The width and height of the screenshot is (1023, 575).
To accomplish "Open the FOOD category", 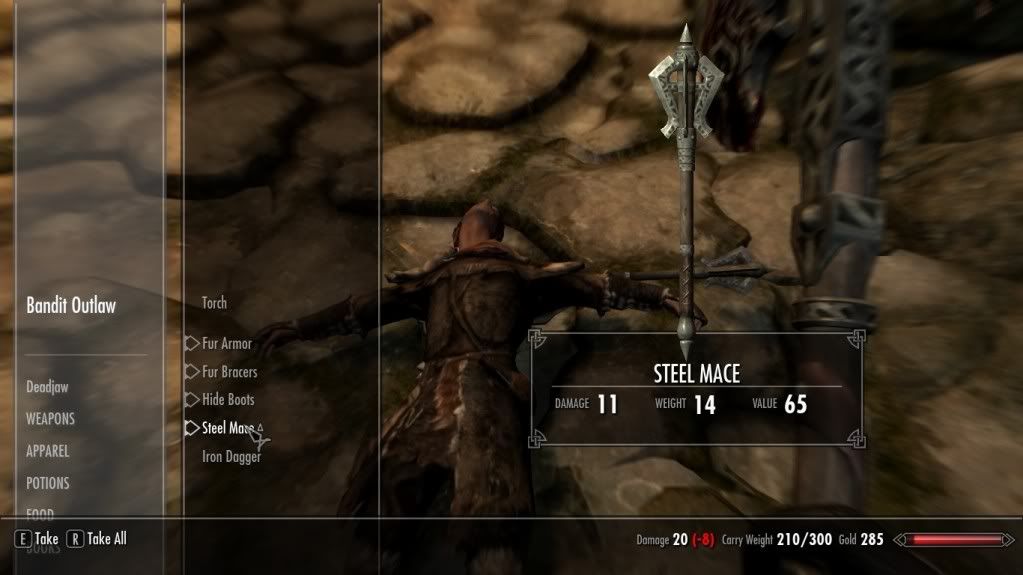I will 40,513.
